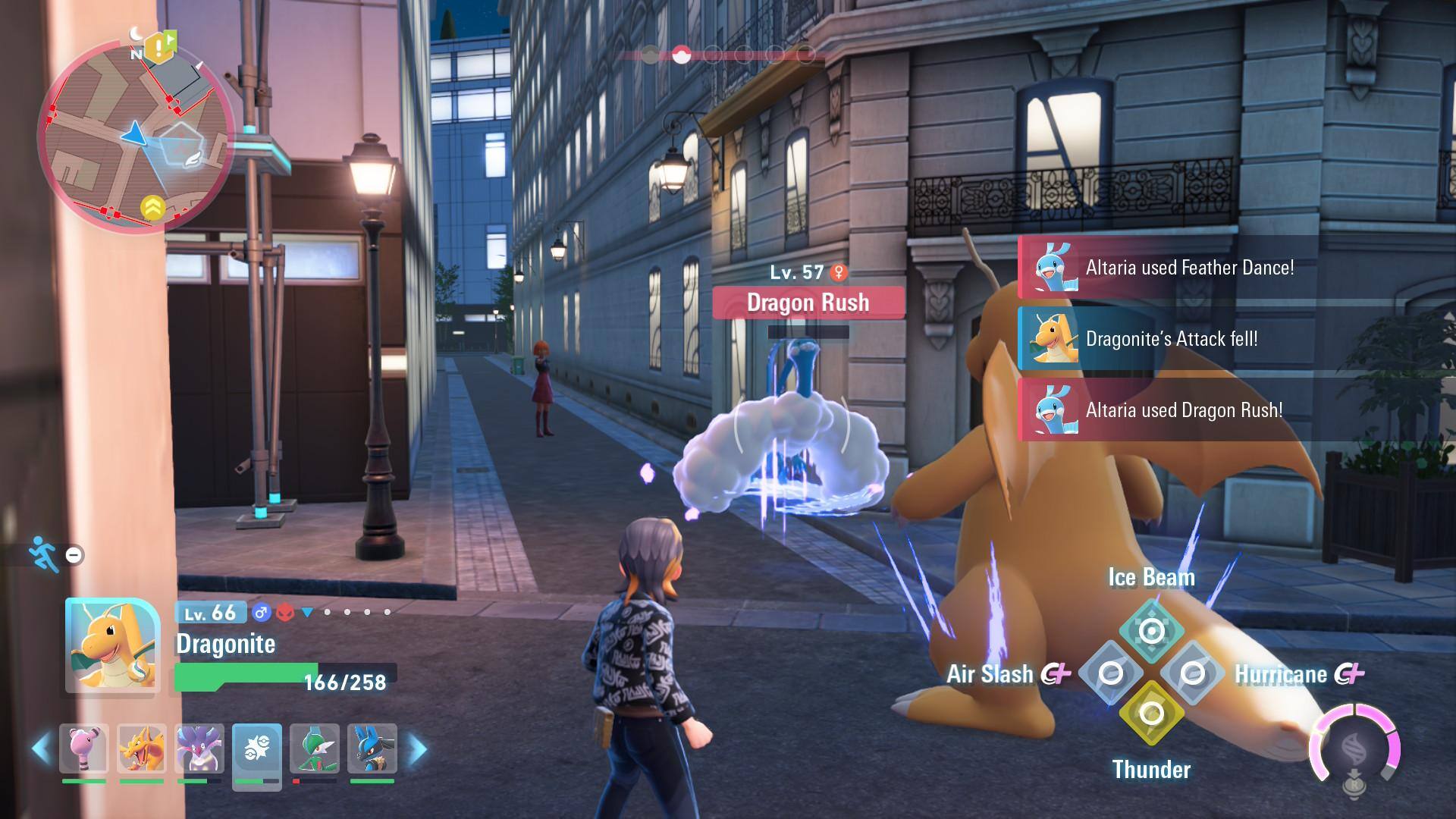Cycle party left with the arrow
The height and width of the screenshot is (819, 1456).
(x=42, y=749)
